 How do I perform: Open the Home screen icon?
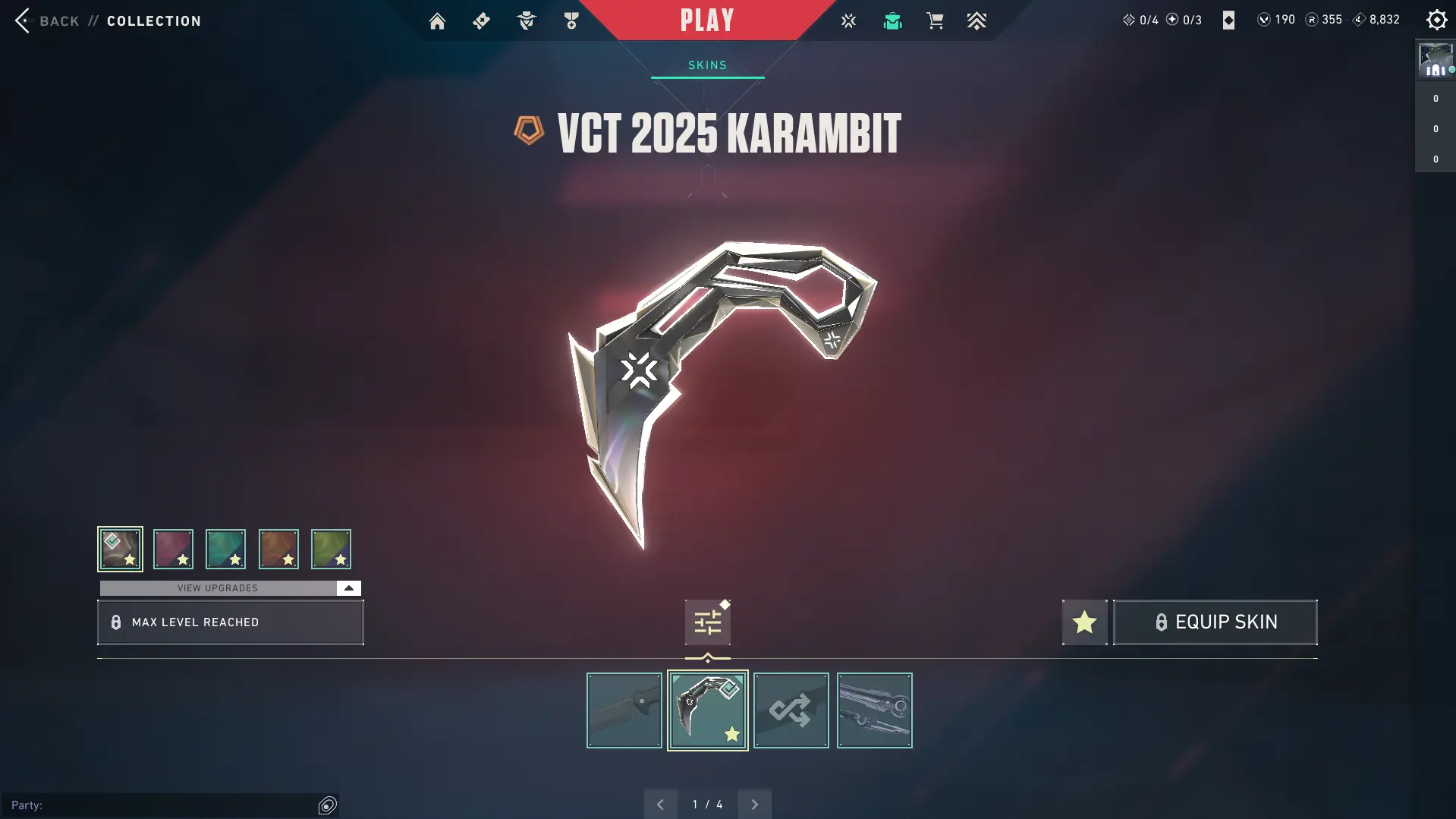tap(437, 20)
